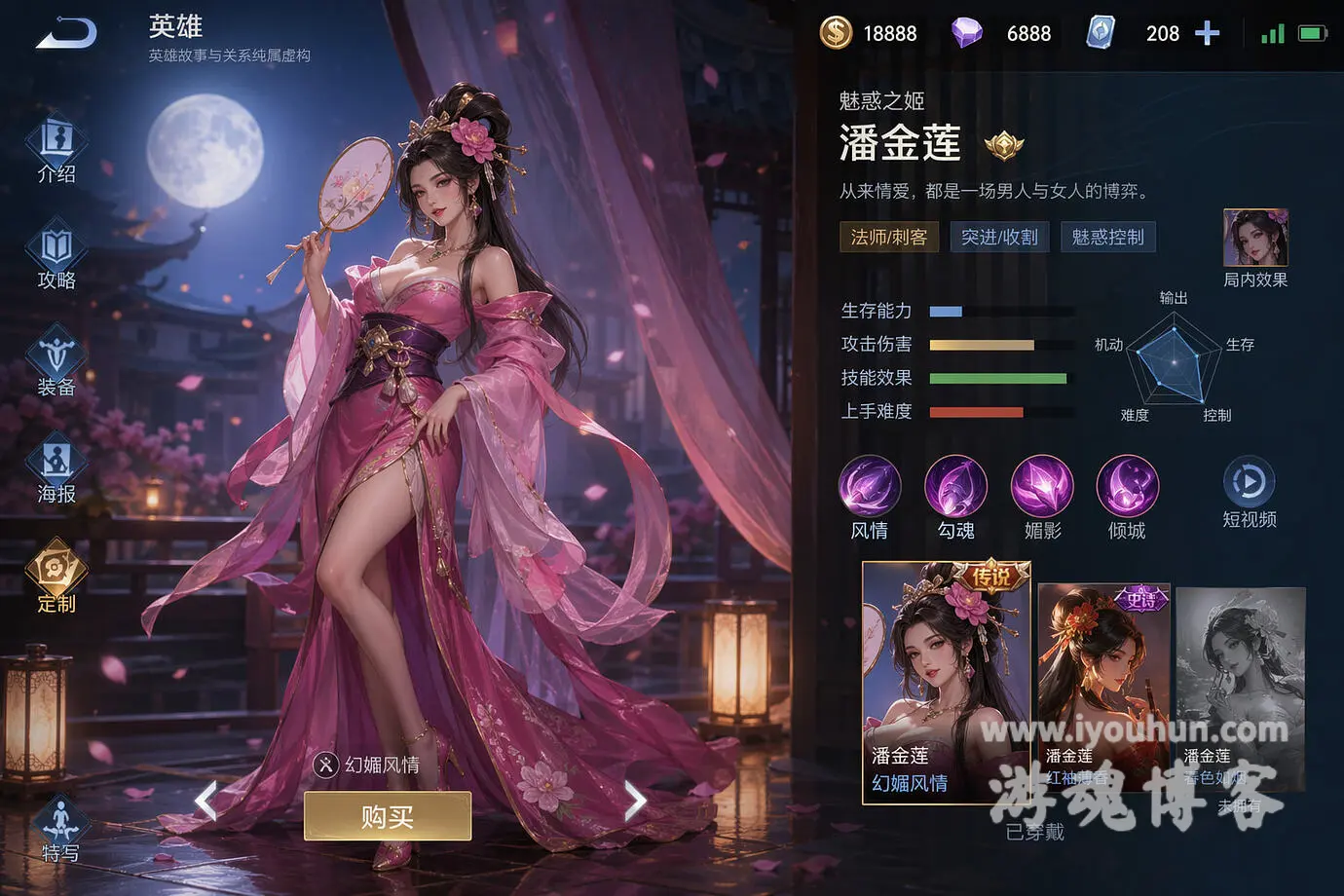Open the 特写 close-up view
Image resolution: width=1344 pixels, height=896 pixels.
tap(60, 830)
